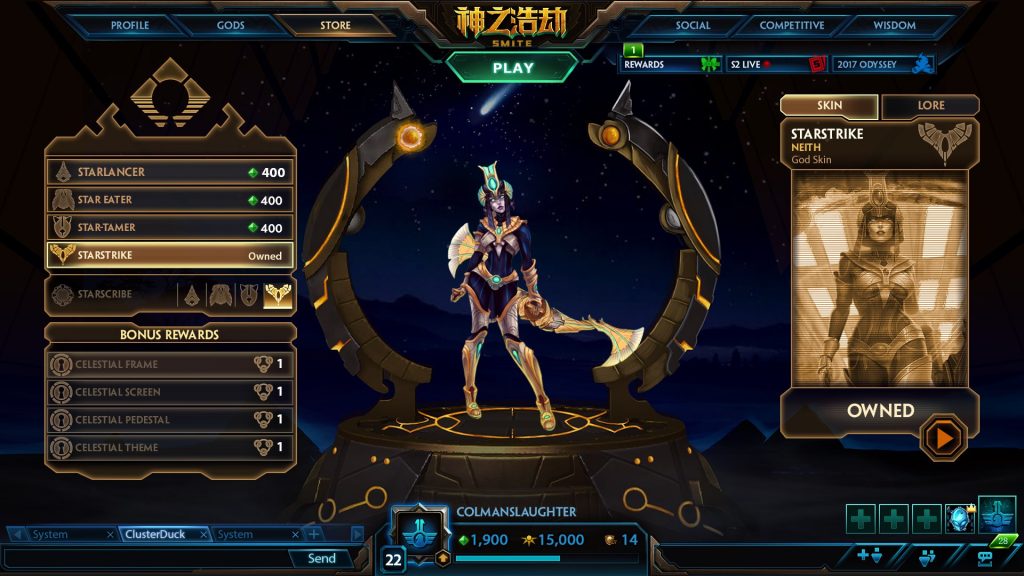Choose the Star Eater skin row
This screenshot has height=576, width=1024.
pos(170,200)
